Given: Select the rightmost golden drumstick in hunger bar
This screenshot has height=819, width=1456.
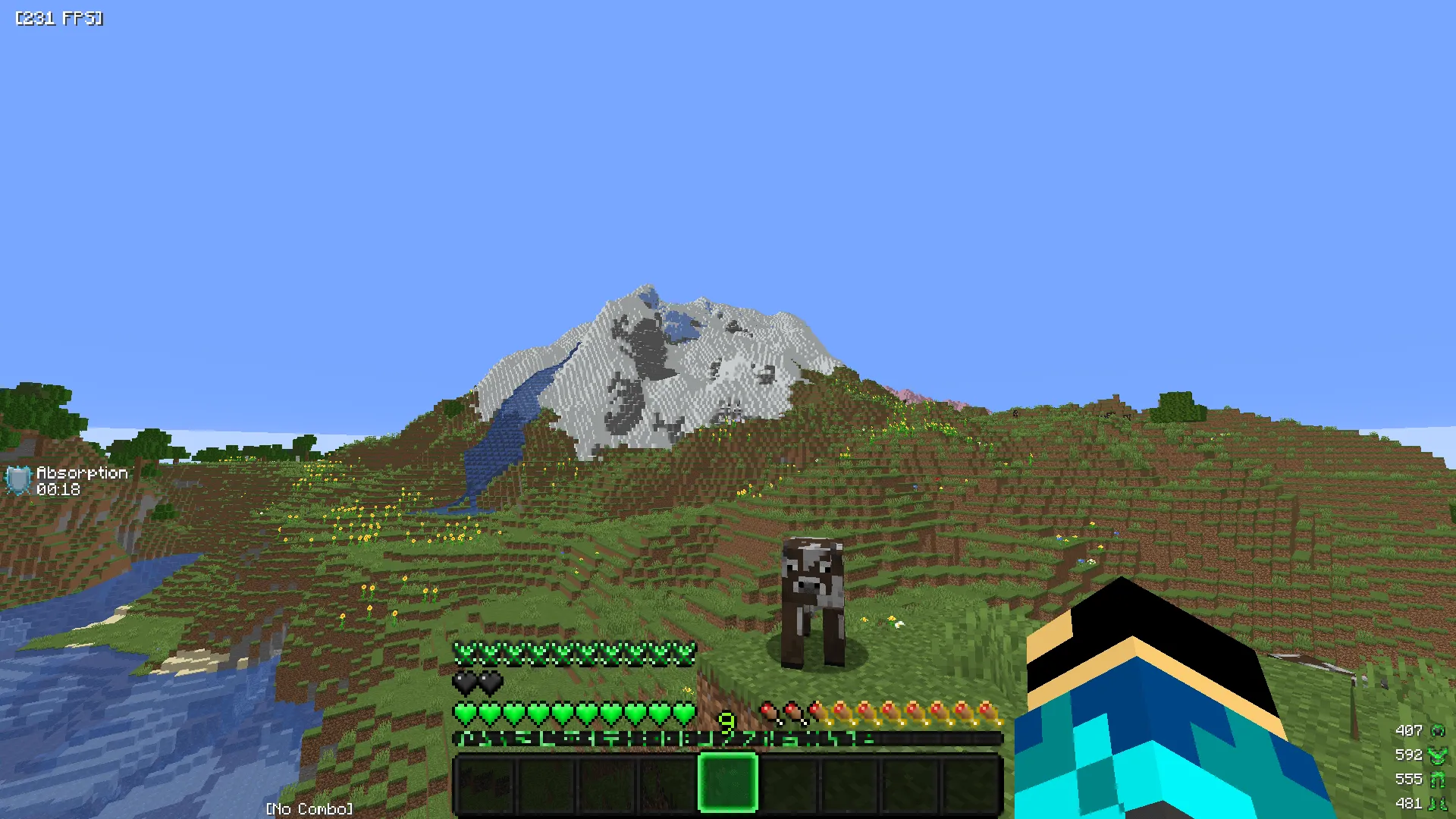Looking at the screenshot, I should (989, 715).
